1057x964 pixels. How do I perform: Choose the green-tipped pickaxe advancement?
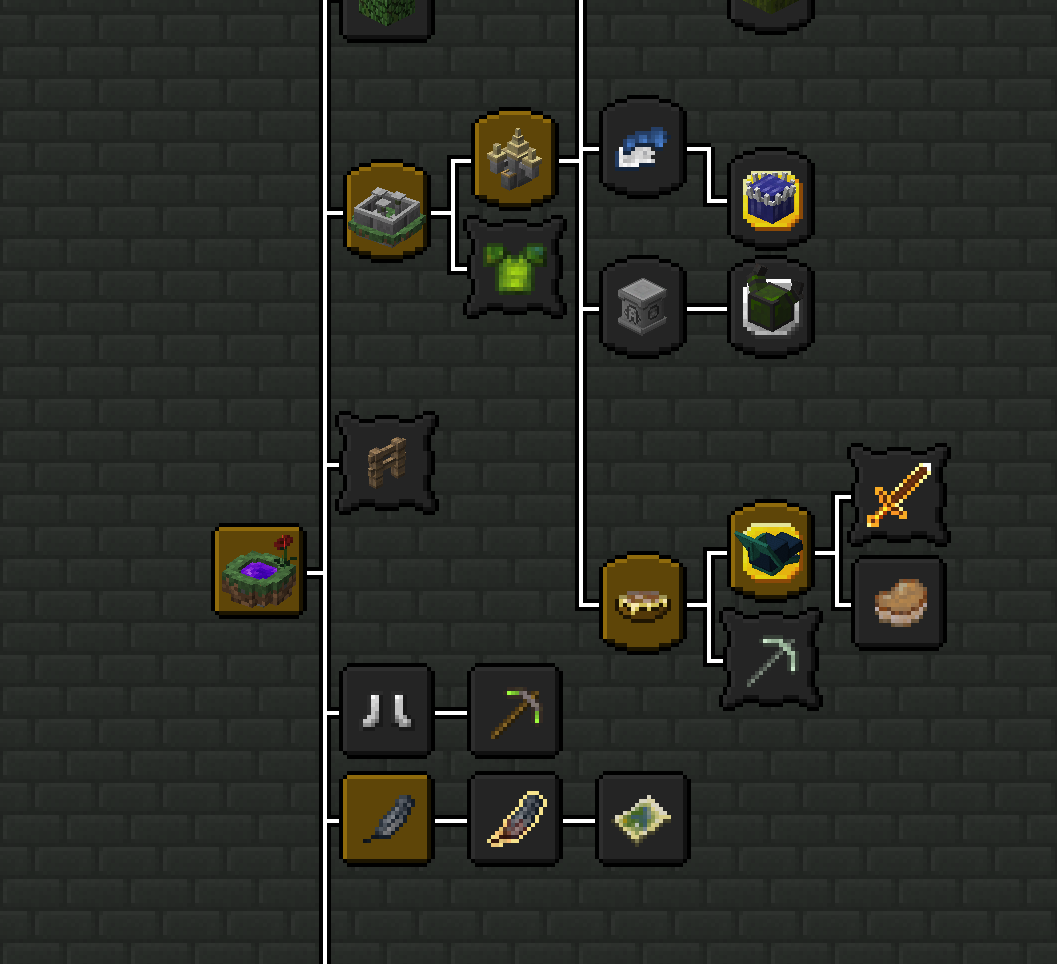515,711
